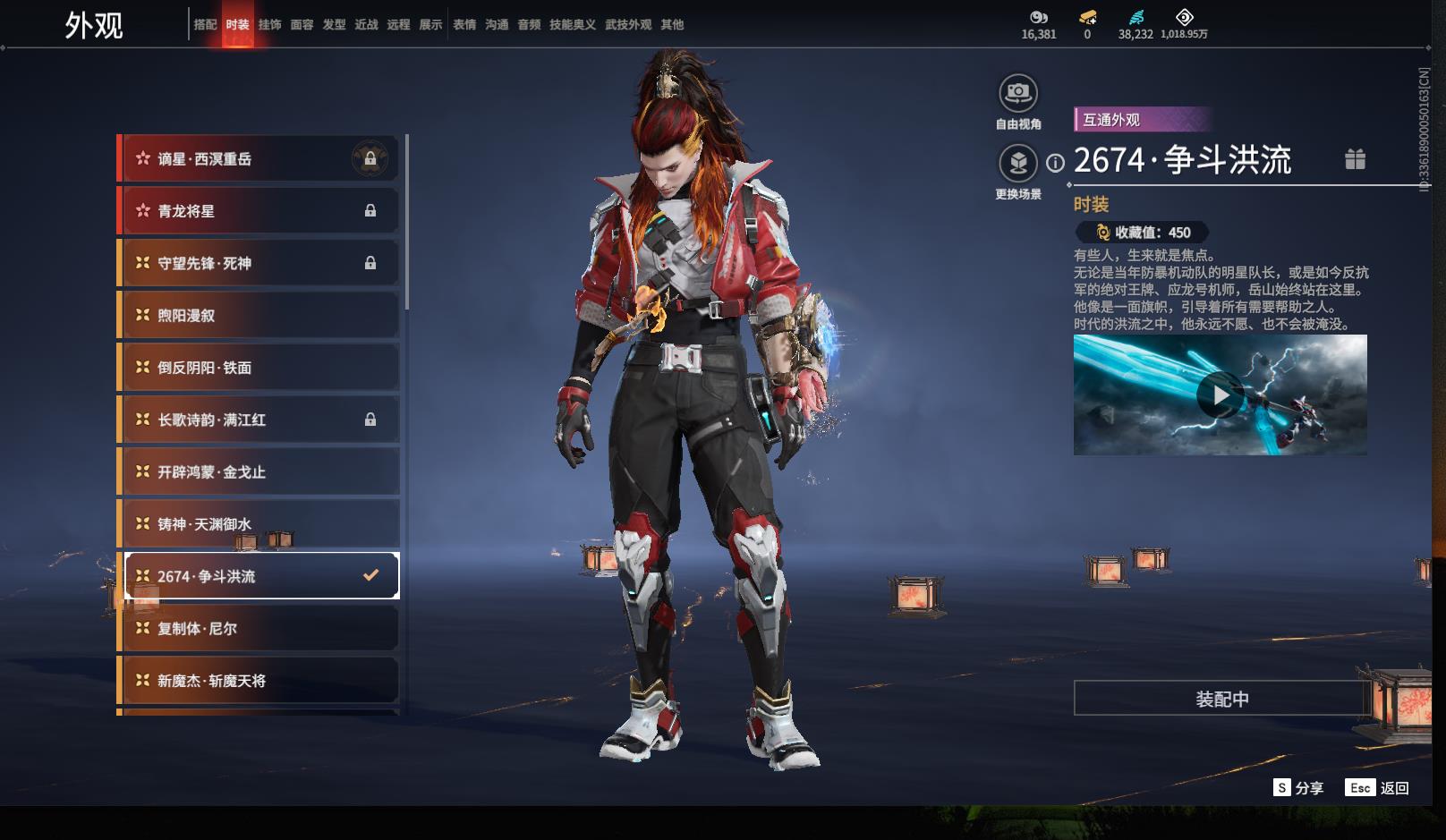Image resolution: width=1446 pixels, height=840 pixels.
Task: Select the 守望先锋·死神 outfit
Action: pyautogui.click(x=259, y=263)
